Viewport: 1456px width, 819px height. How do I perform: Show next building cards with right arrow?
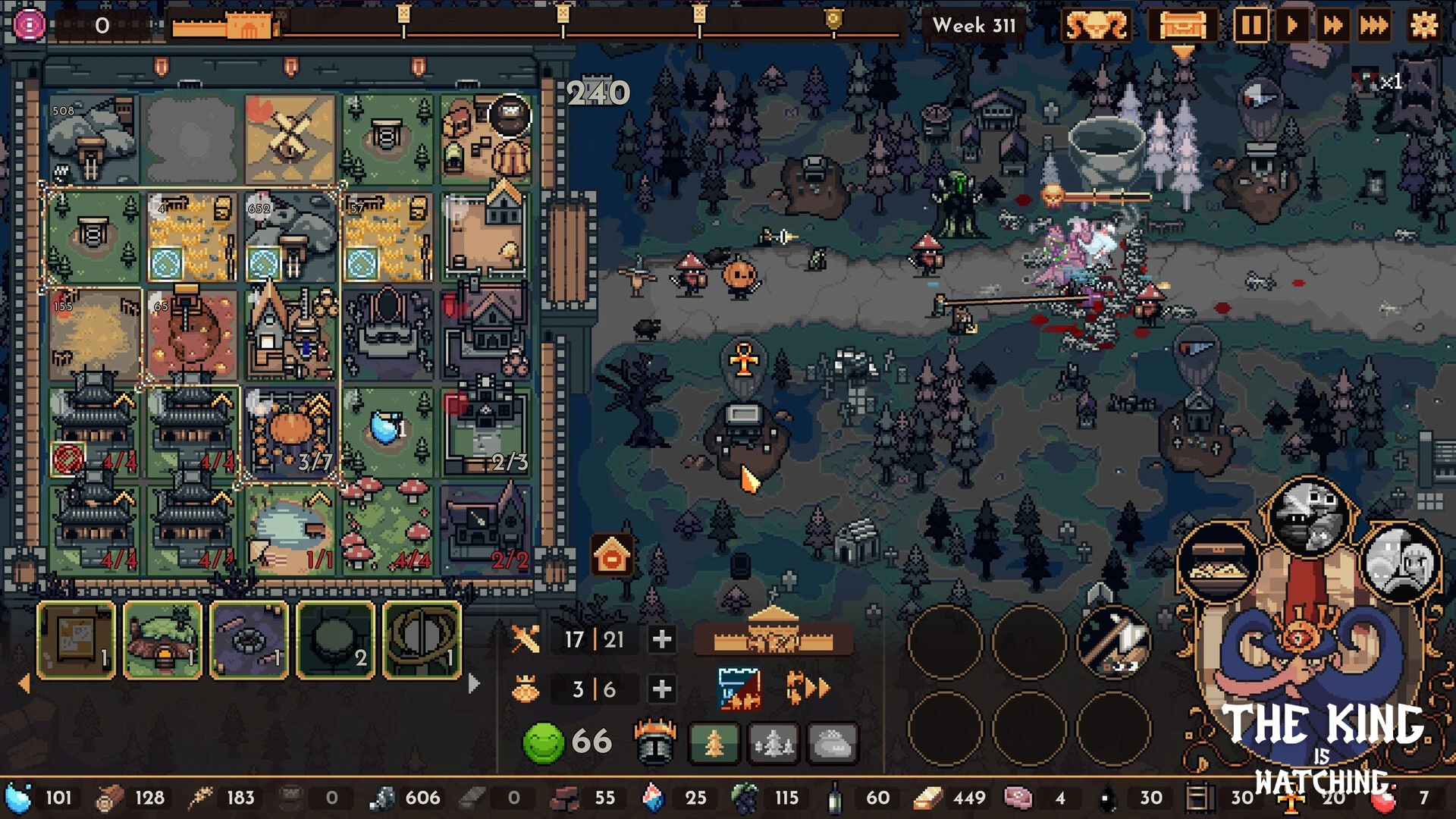[x=474, y=683]
